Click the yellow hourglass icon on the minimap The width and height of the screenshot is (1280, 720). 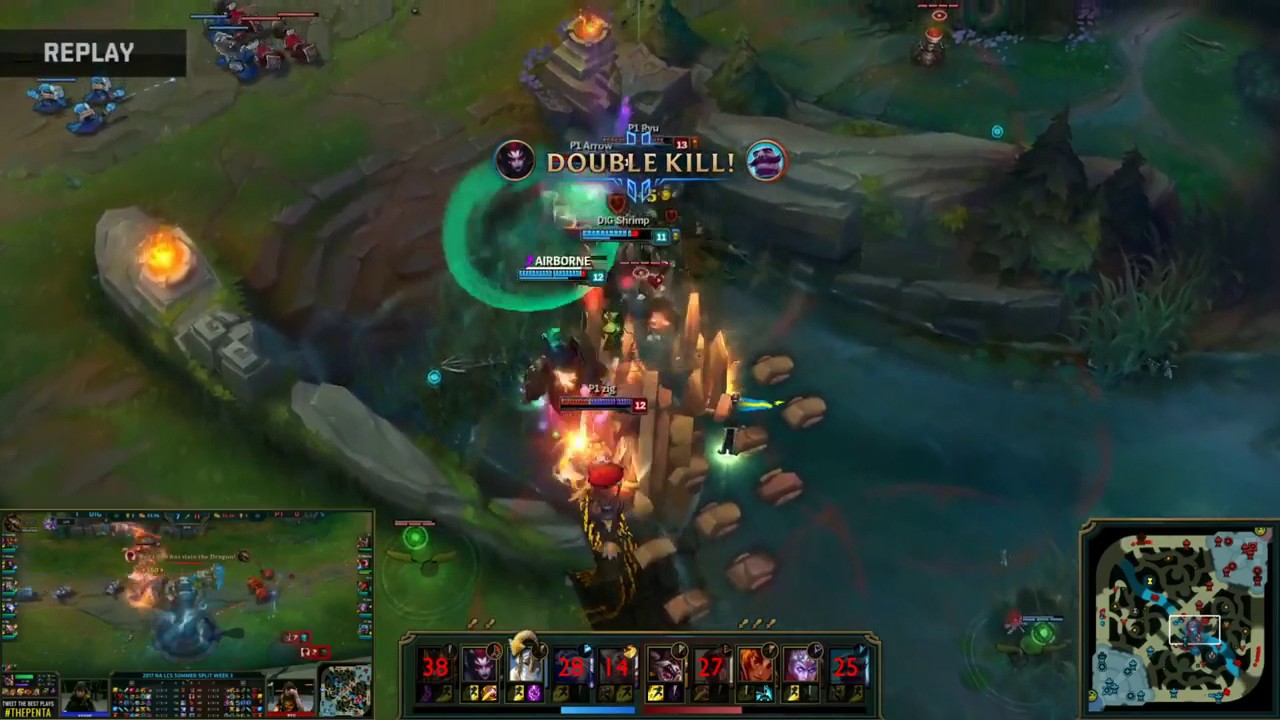pos(1150,580)
